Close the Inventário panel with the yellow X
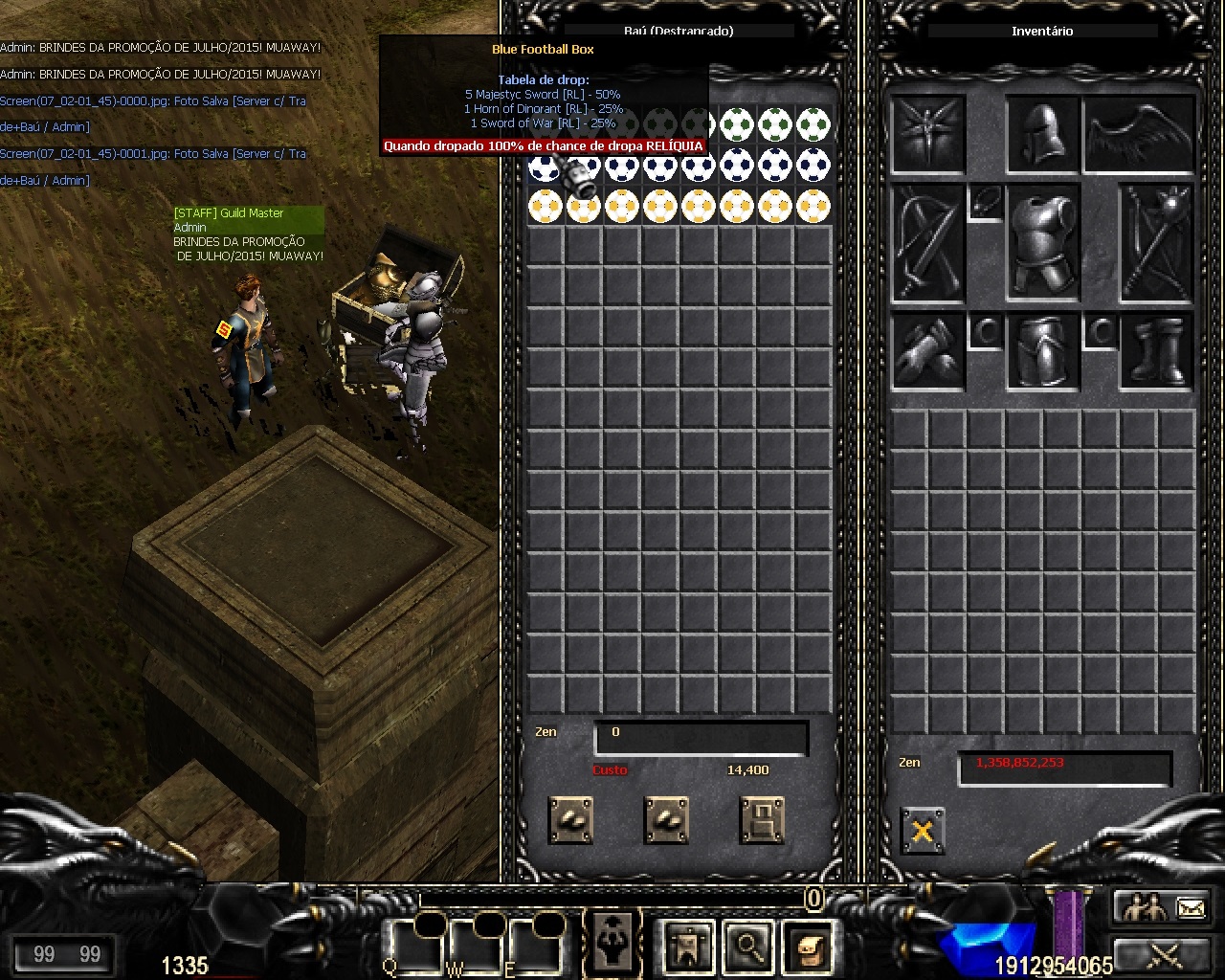 point(922,831)
